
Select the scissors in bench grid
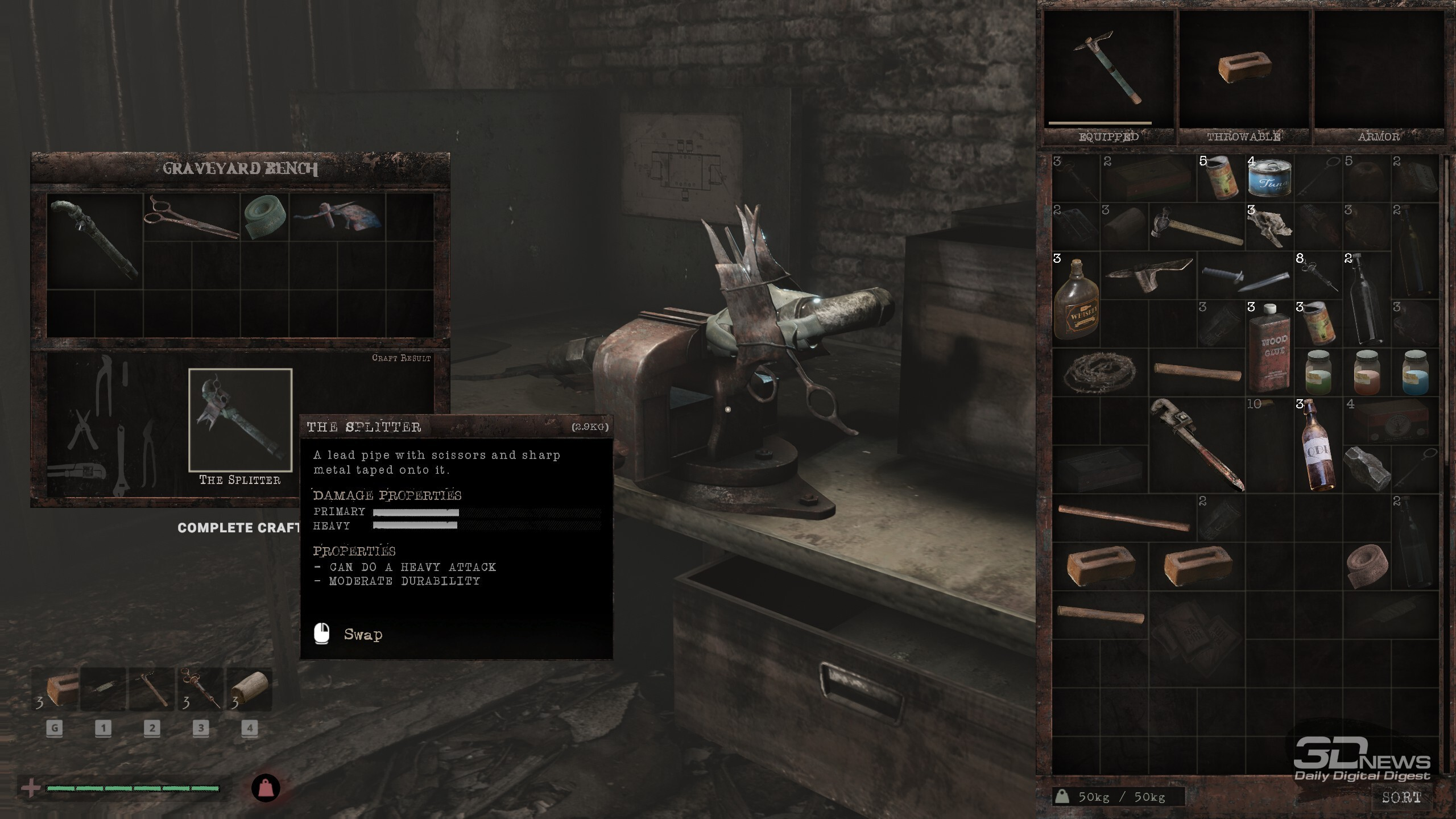point(191,217)
